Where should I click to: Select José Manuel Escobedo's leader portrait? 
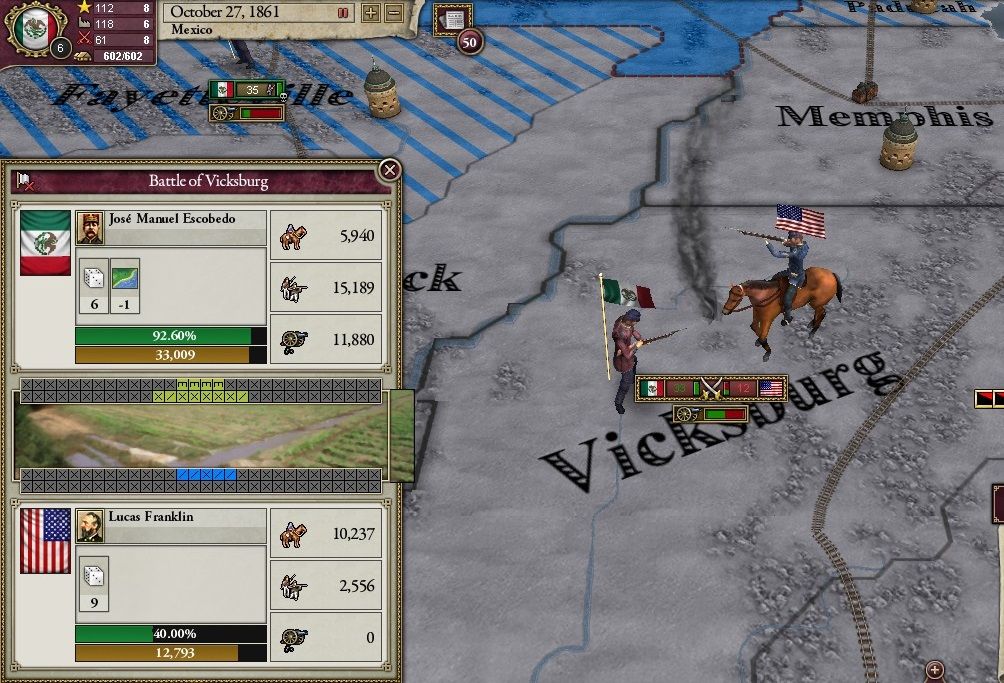[90, 227]
